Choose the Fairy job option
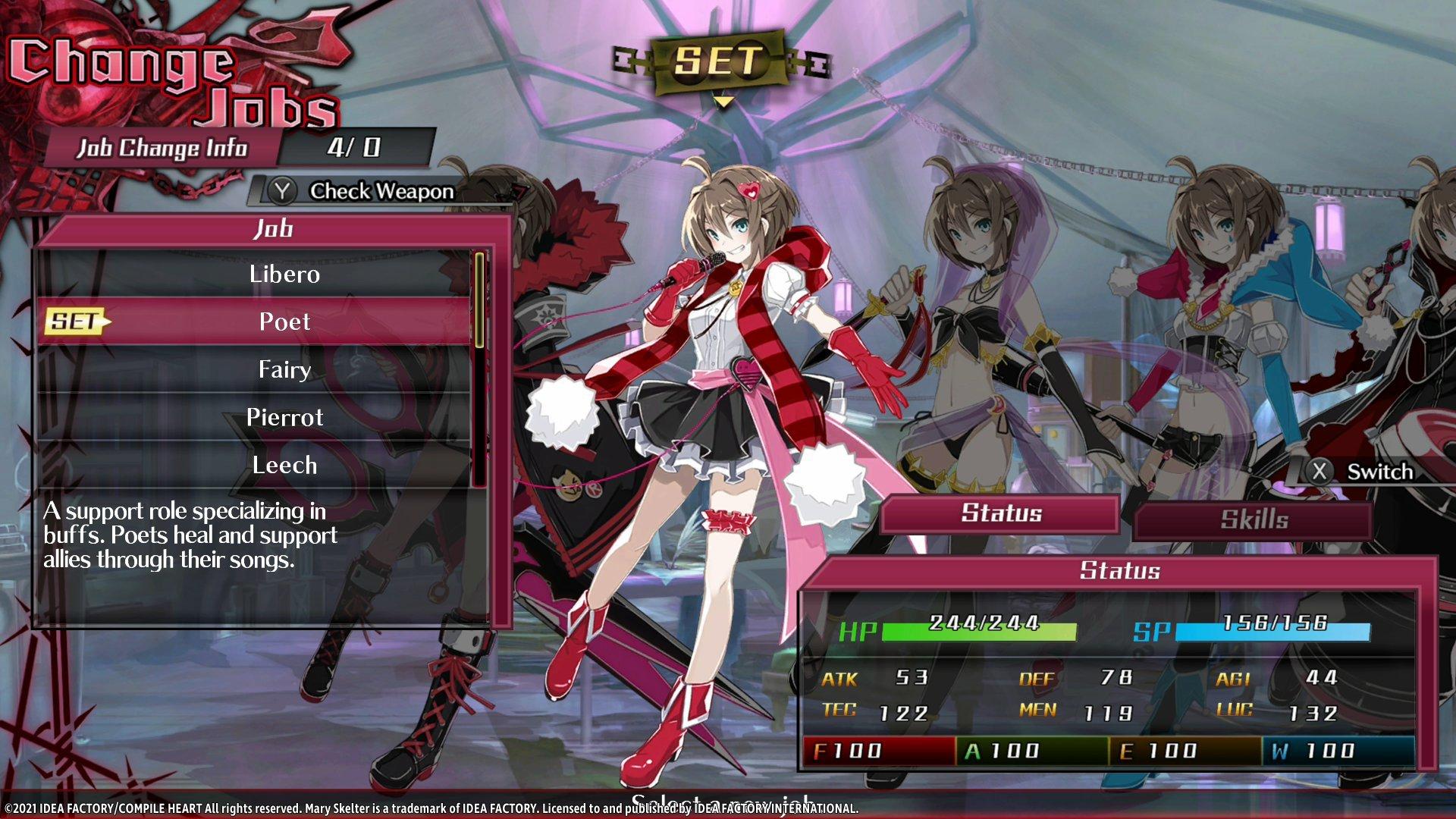The image size is (1456, 819). [284, 369]
